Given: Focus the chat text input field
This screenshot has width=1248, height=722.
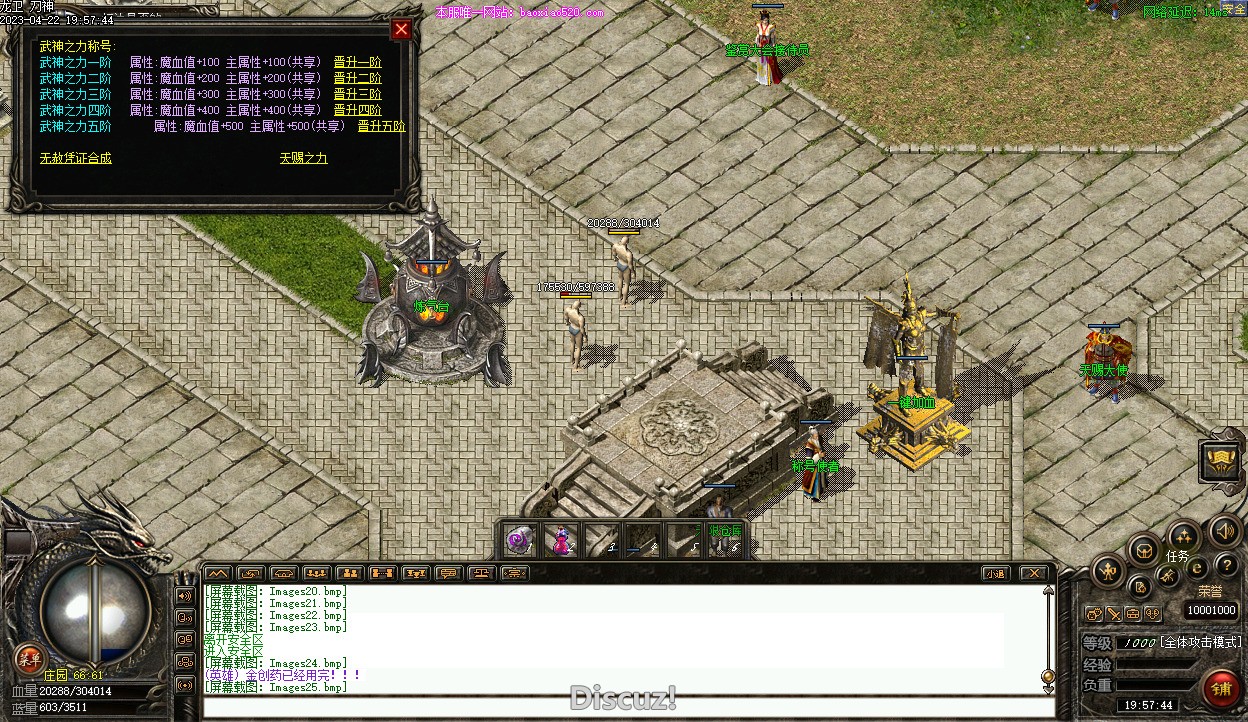Looking at the screenshot, I should pos(620,707).
